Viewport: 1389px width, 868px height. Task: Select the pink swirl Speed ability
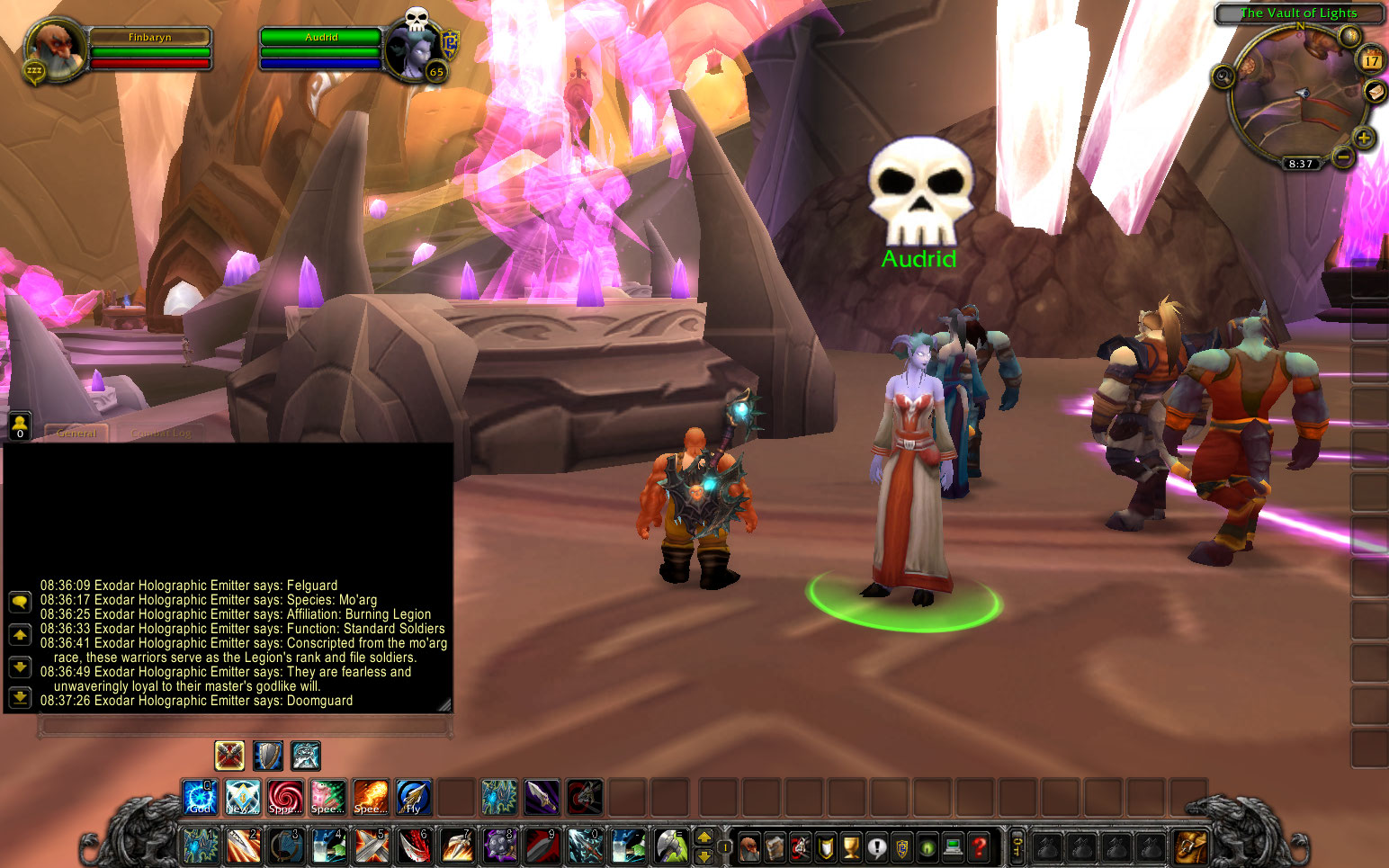coord(285,797)
